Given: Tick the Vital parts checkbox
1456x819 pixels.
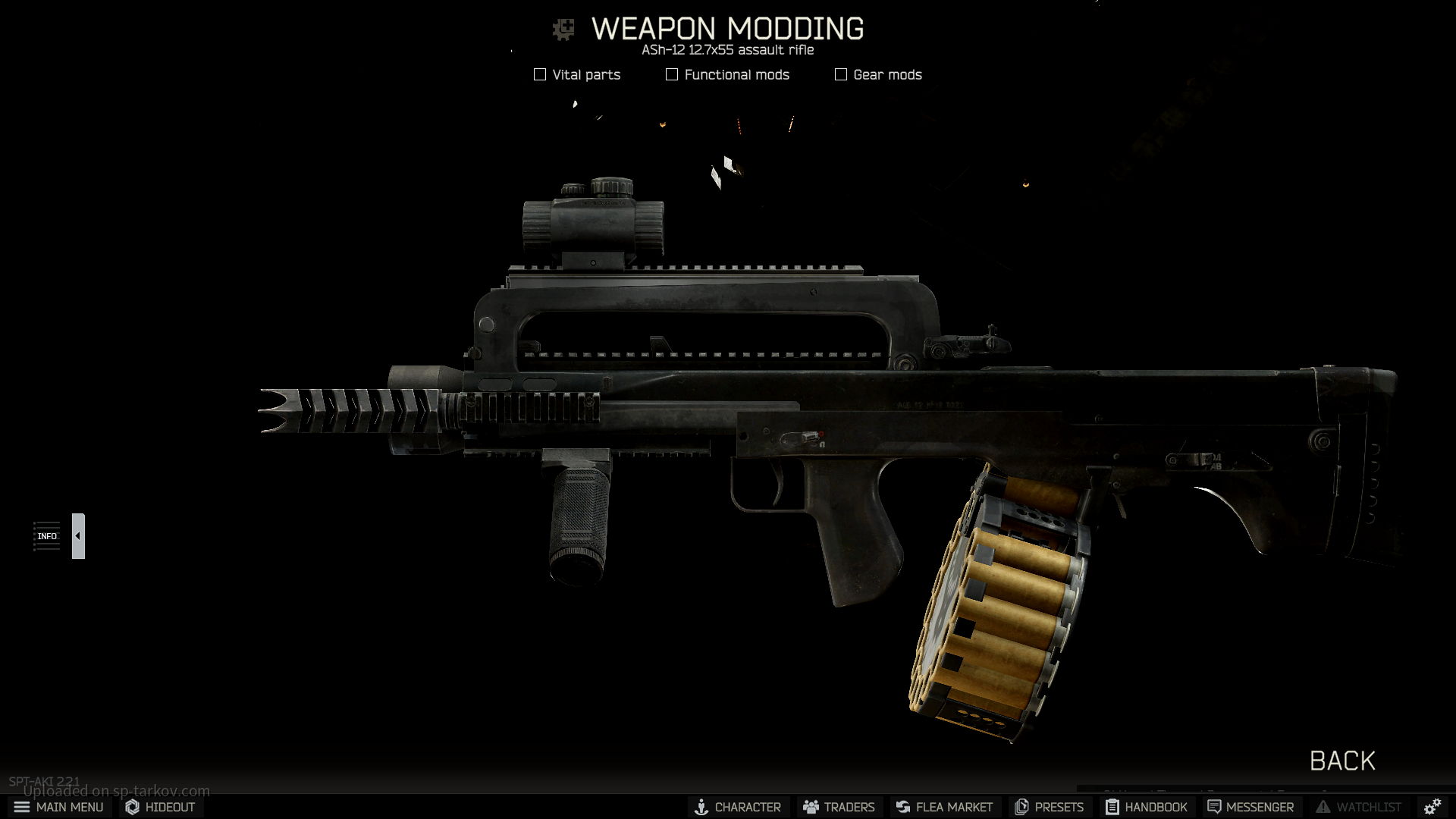Looking at the screenshot, I should pyautogui.click(x=540, y=74).
